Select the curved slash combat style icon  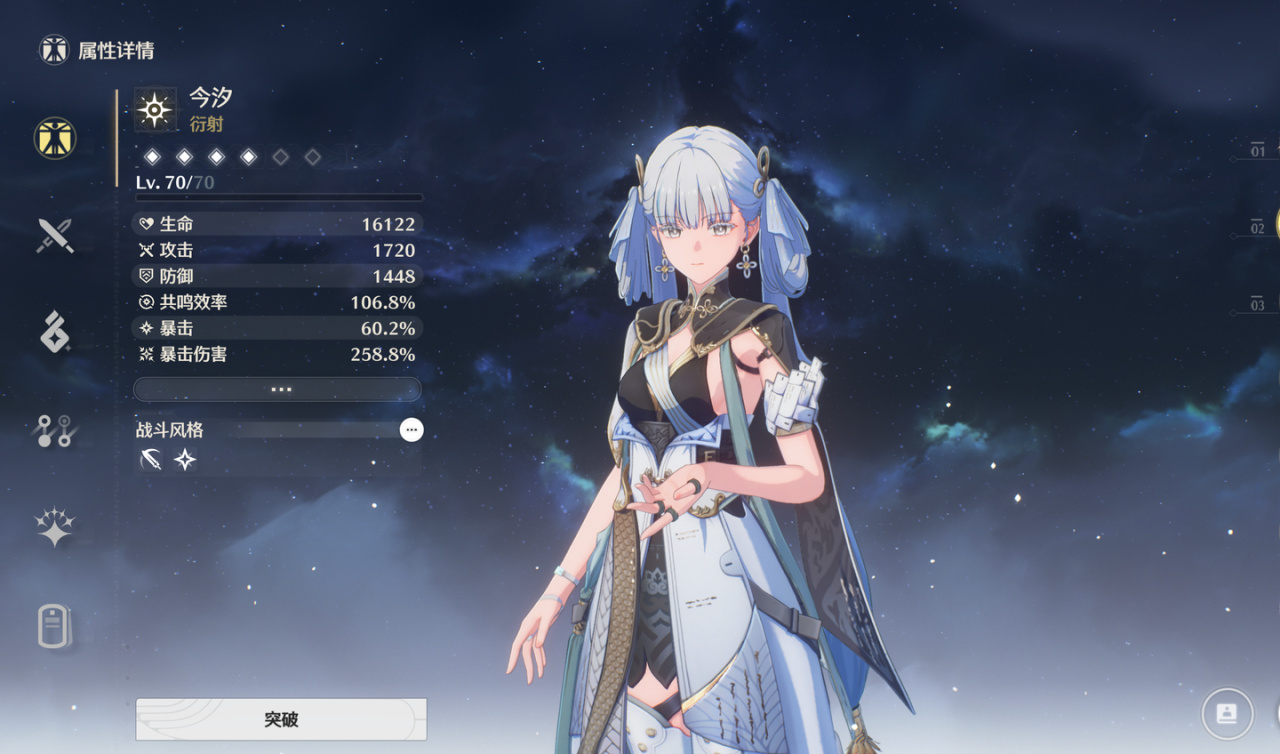151,460
